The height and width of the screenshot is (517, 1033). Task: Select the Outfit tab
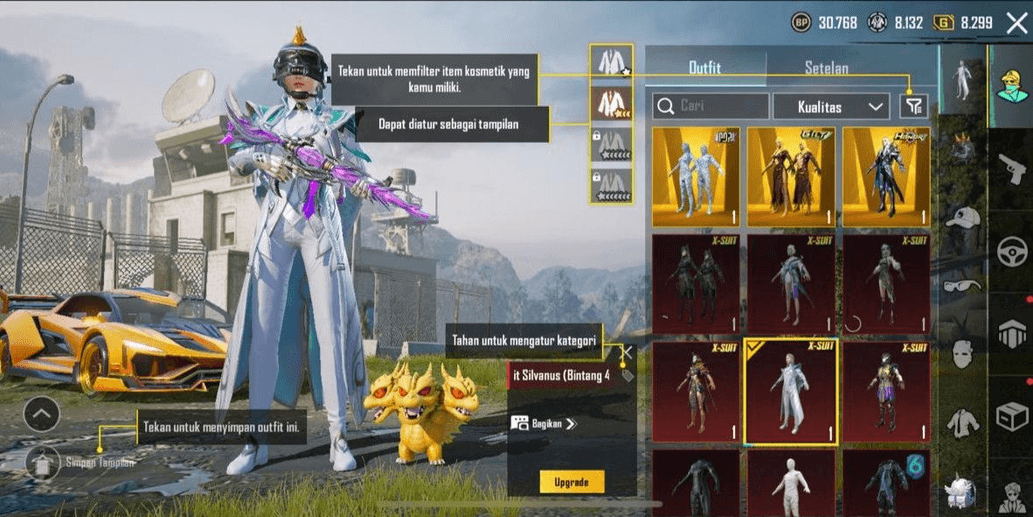(705, 68)
